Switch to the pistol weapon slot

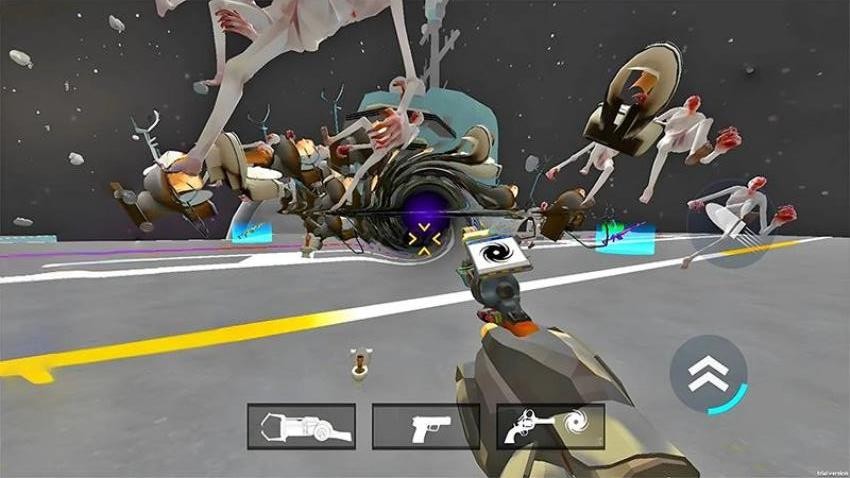(x=425, y=426)
